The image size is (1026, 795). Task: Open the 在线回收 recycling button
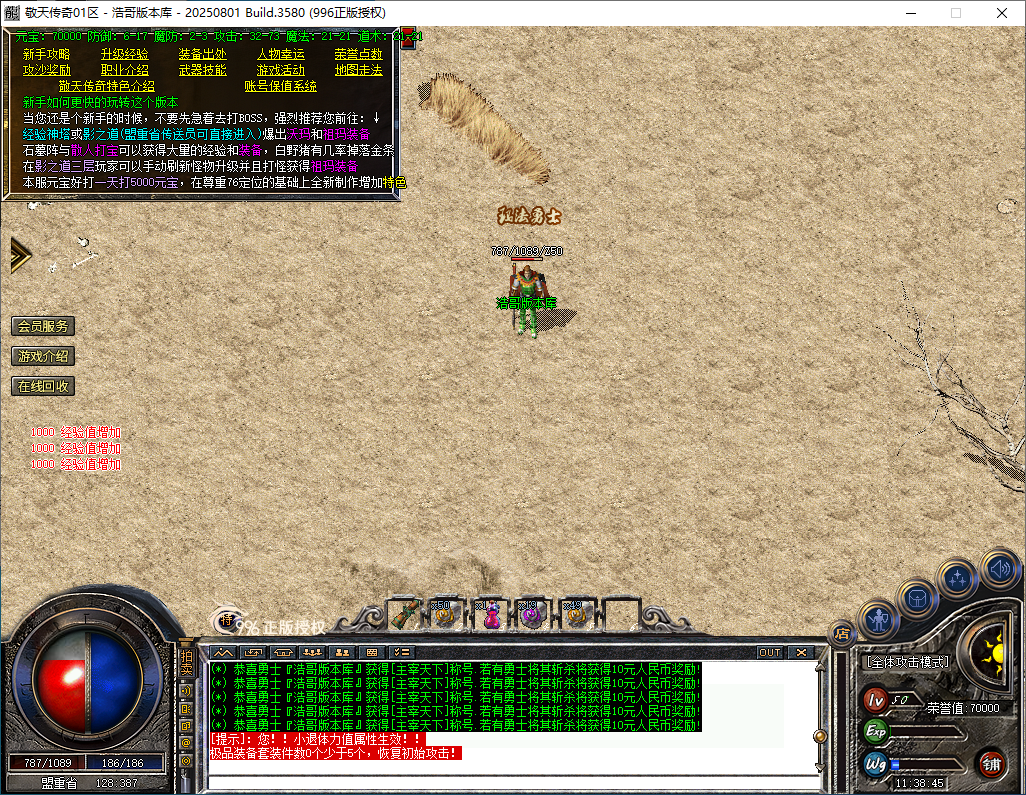click(43, 386)
